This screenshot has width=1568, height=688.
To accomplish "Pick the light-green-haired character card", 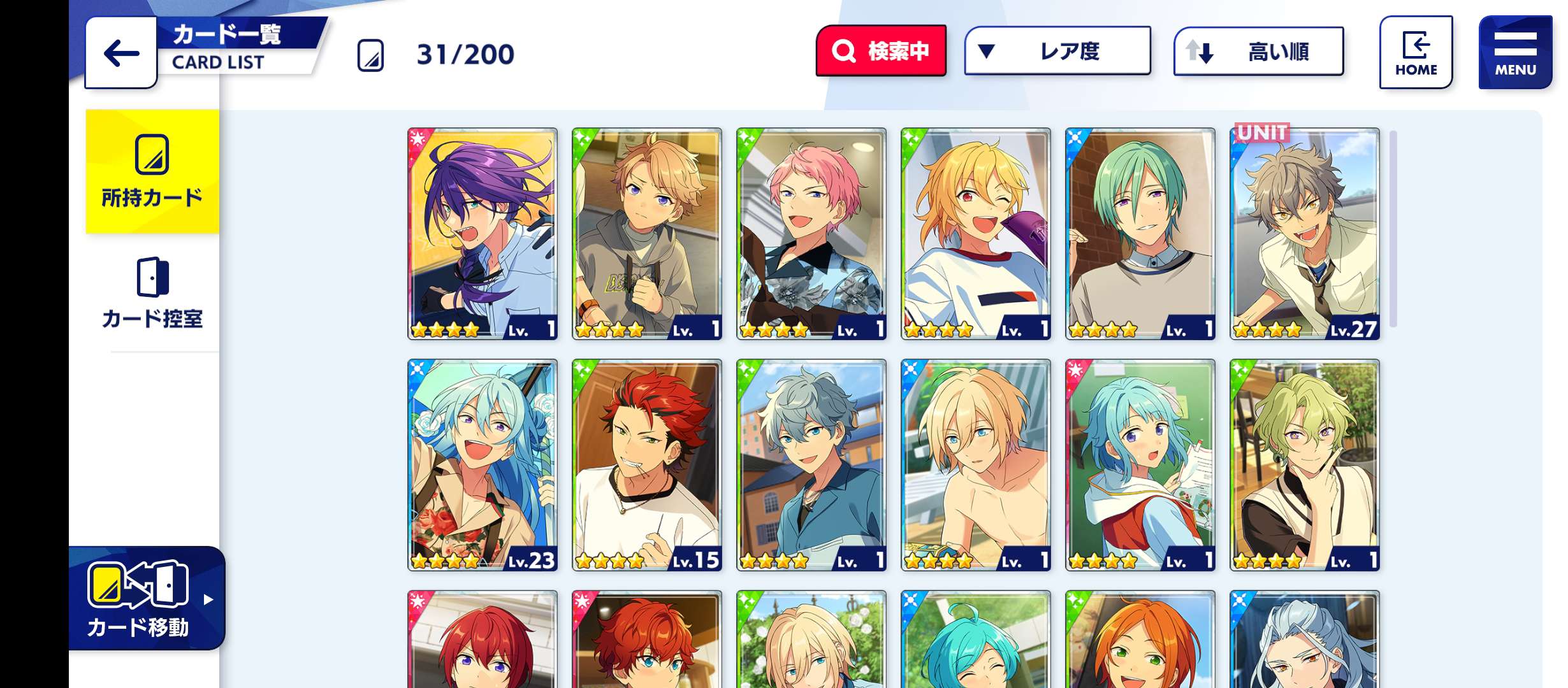I will (x=1305, y=465).
